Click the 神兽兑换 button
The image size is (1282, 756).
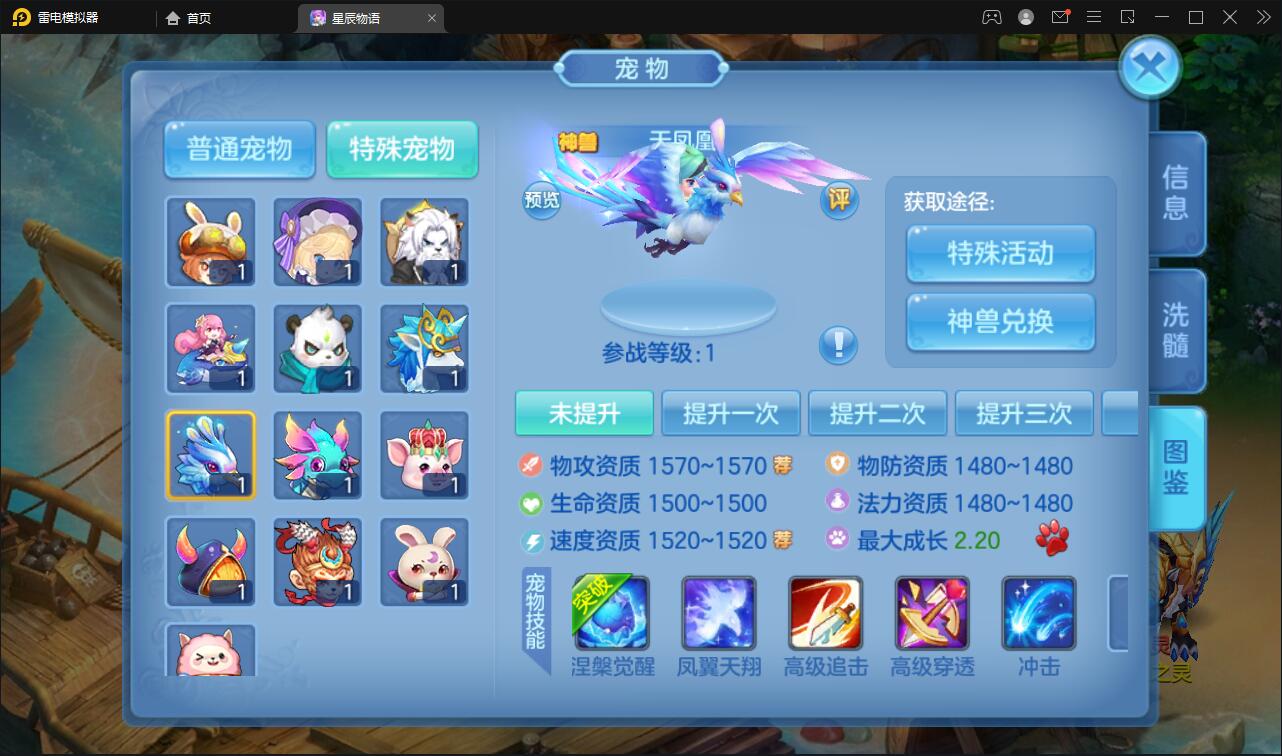pos(999,322)
